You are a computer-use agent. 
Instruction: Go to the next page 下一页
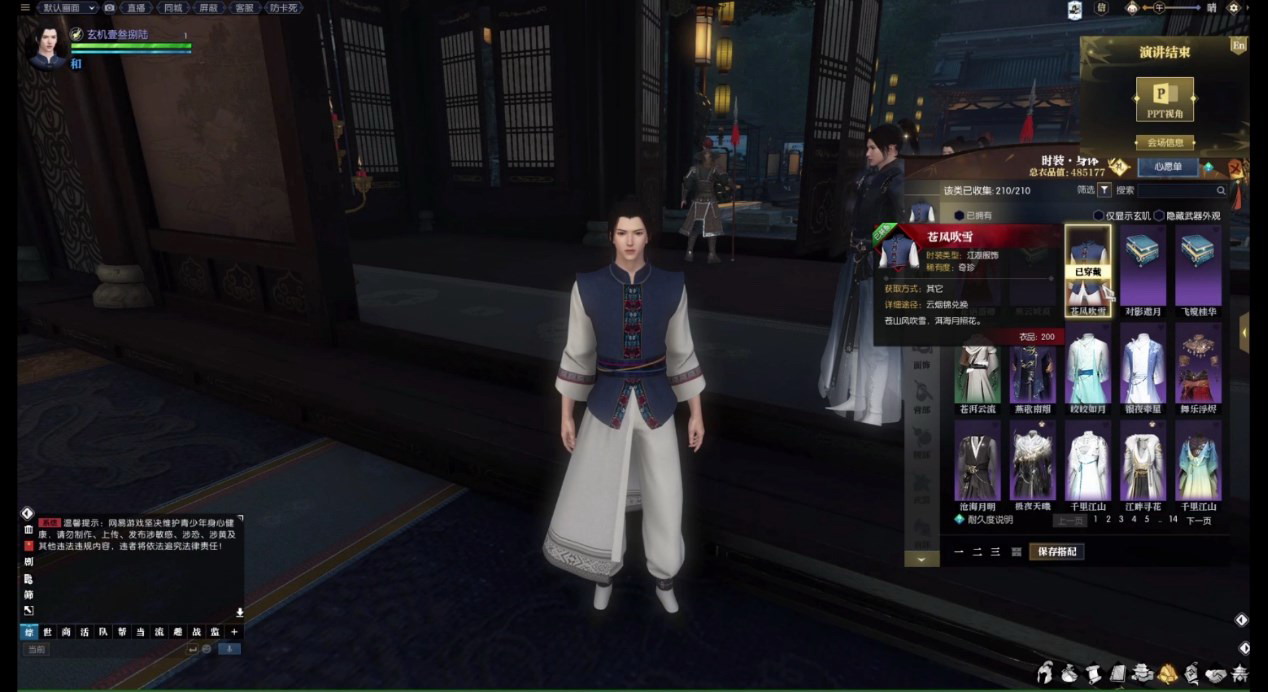(x=1198, y=520)
